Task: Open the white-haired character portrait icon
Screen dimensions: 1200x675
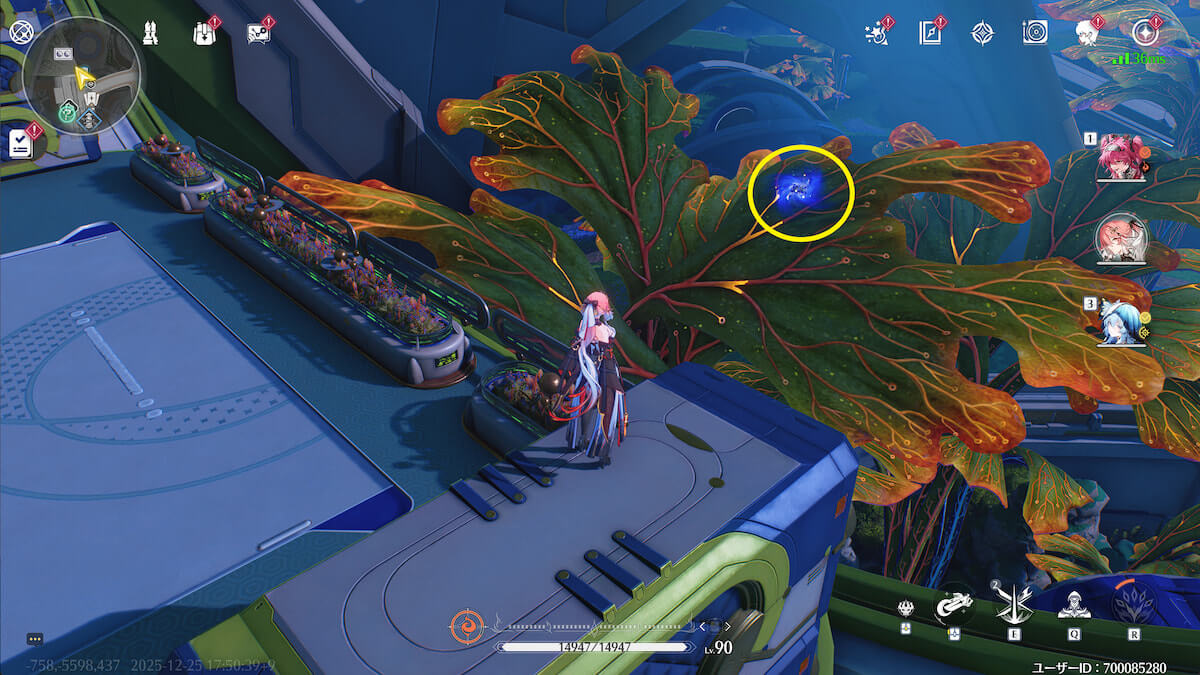Action: tap(1087, 33)
